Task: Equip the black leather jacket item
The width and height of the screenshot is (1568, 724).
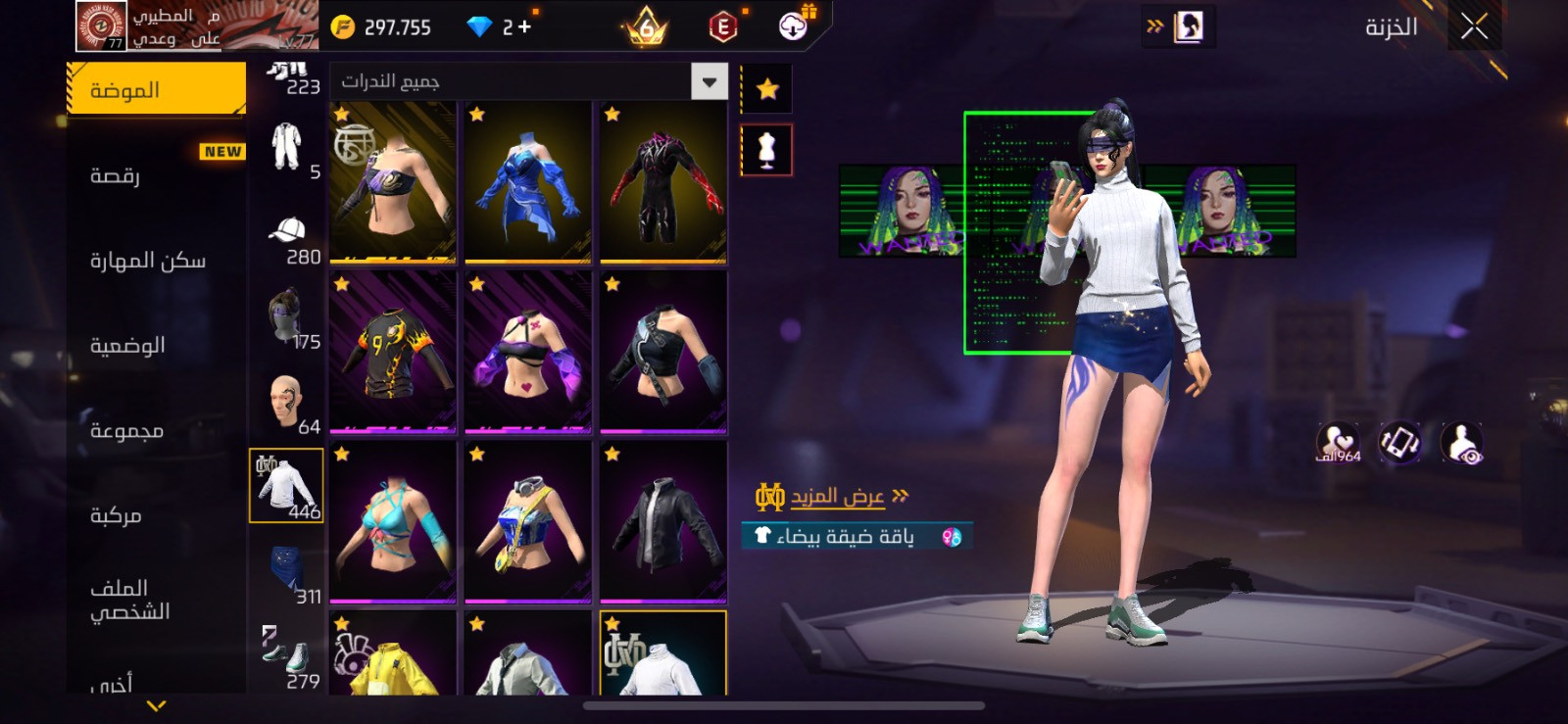Action: (663, 522)
